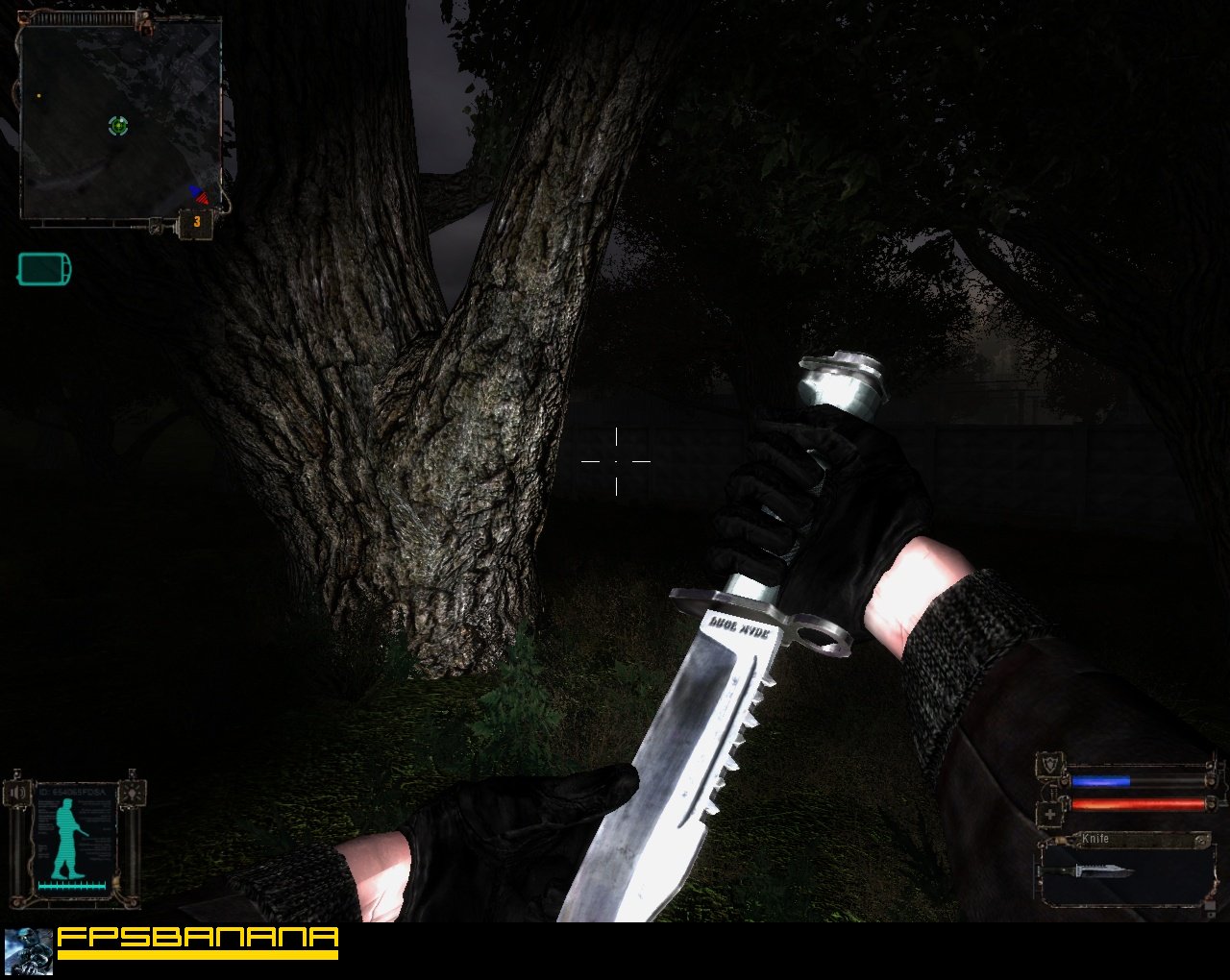Toggle the sound indicator in the bottom-left panel
The image size is (1230, 980).
pos(17,793)
